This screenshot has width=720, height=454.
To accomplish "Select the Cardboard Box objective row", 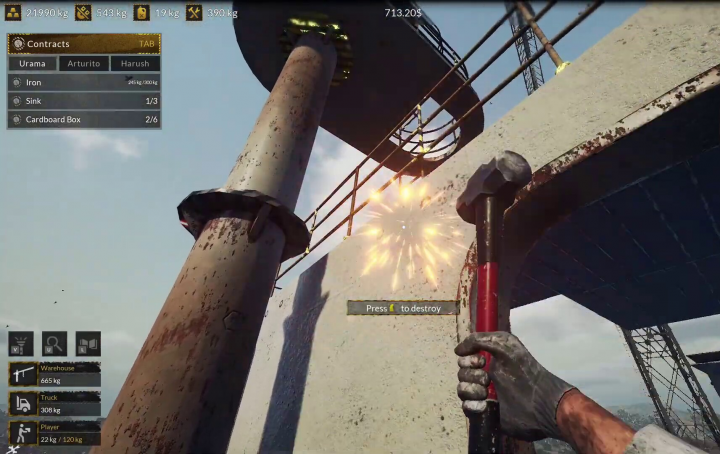I will tap(84, 119).
